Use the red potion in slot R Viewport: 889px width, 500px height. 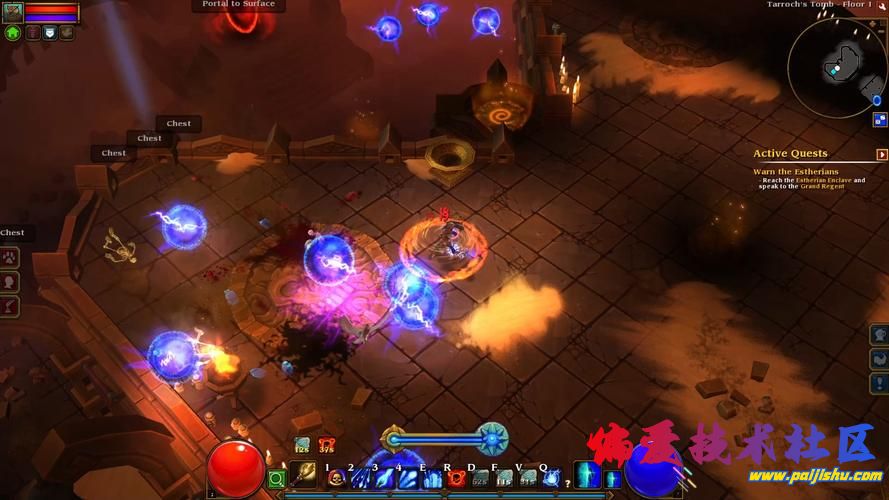click(x=455, y=479)
